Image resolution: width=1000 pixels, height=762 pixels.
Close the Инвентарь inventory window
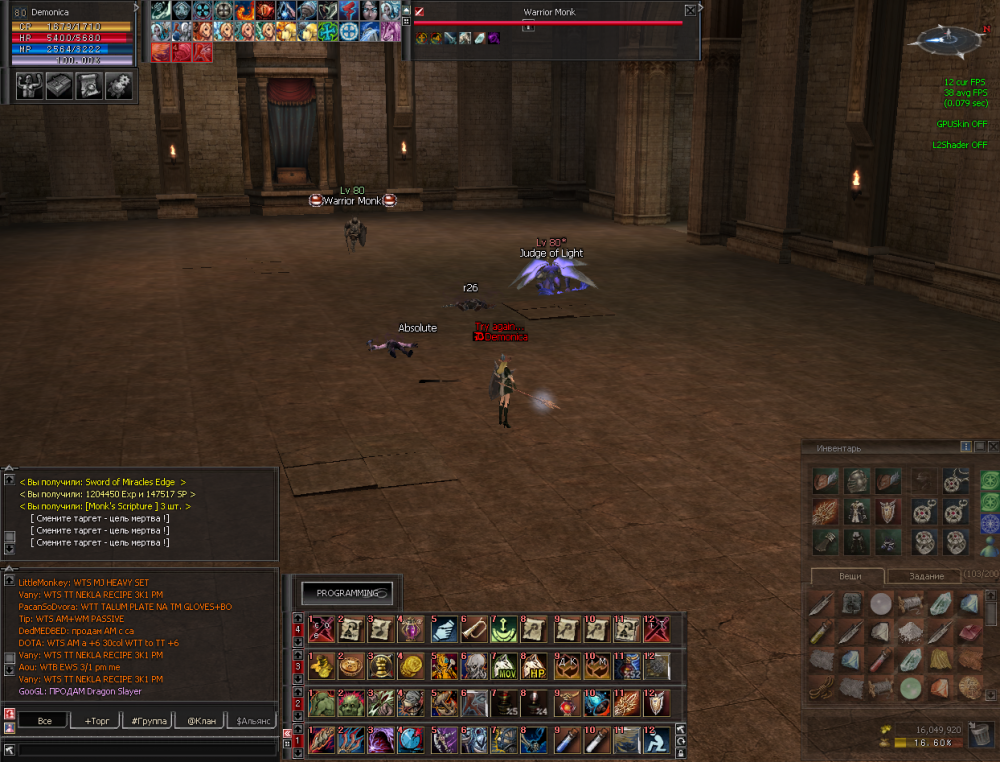pyautogui.click(x=992, y=446)
